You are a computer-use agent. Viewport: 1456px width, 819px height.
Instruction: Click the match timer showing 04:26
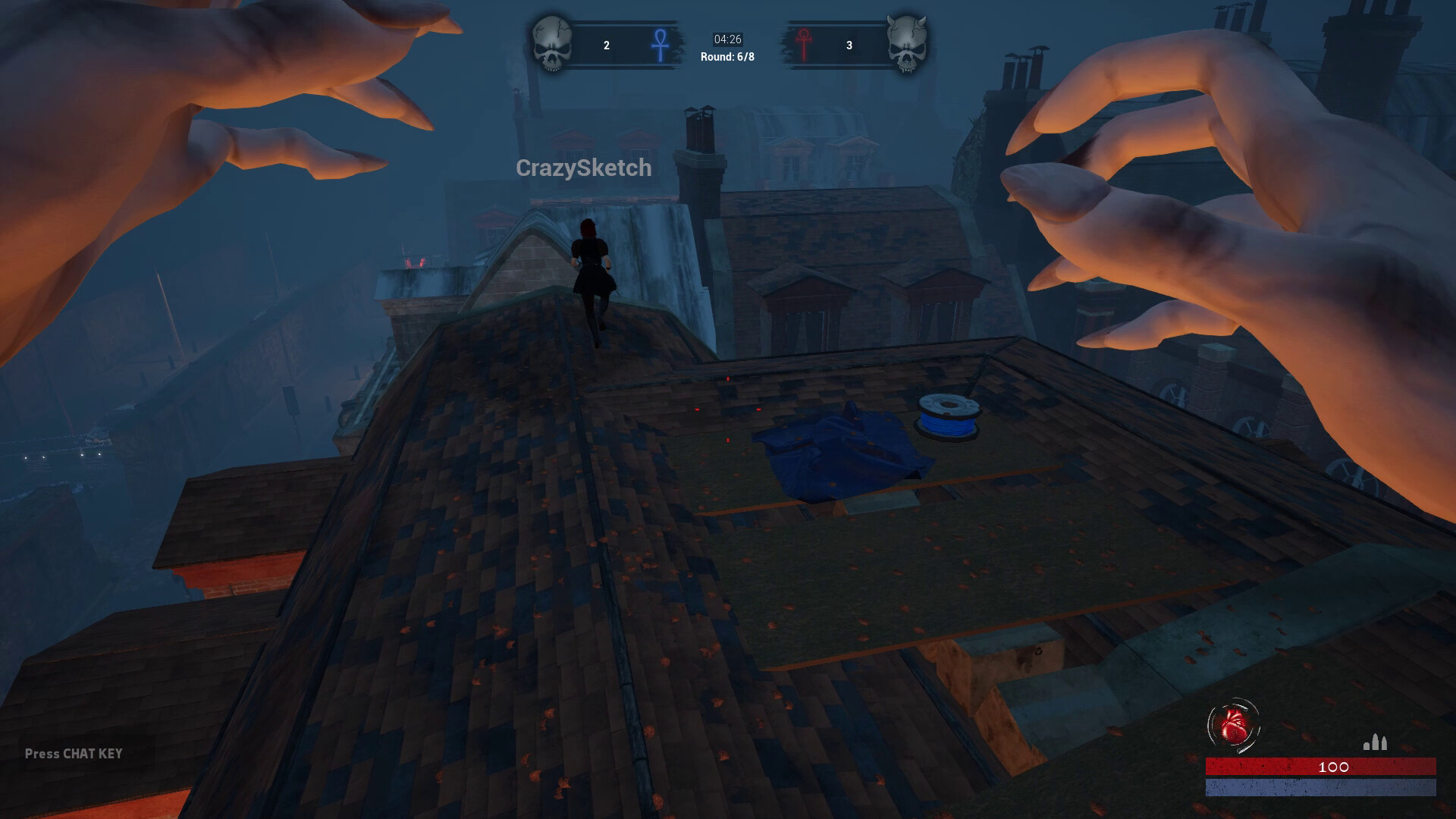[726, 39]
